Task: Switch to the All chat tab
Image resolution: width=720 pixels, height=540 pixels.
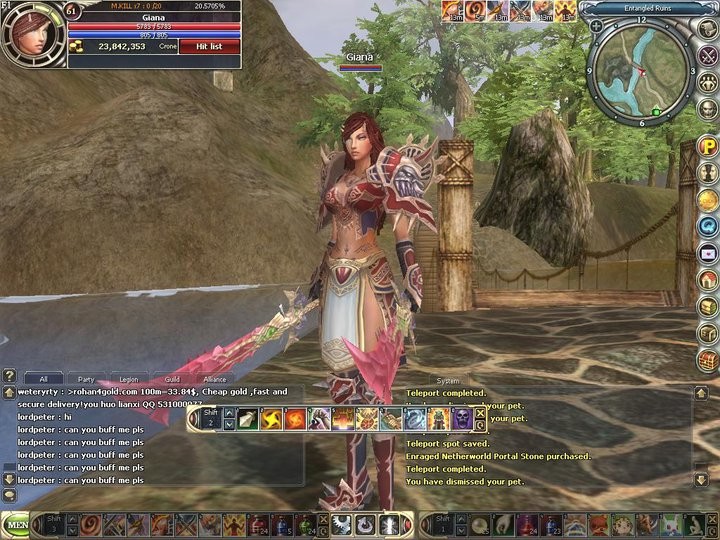Action: 43,379
